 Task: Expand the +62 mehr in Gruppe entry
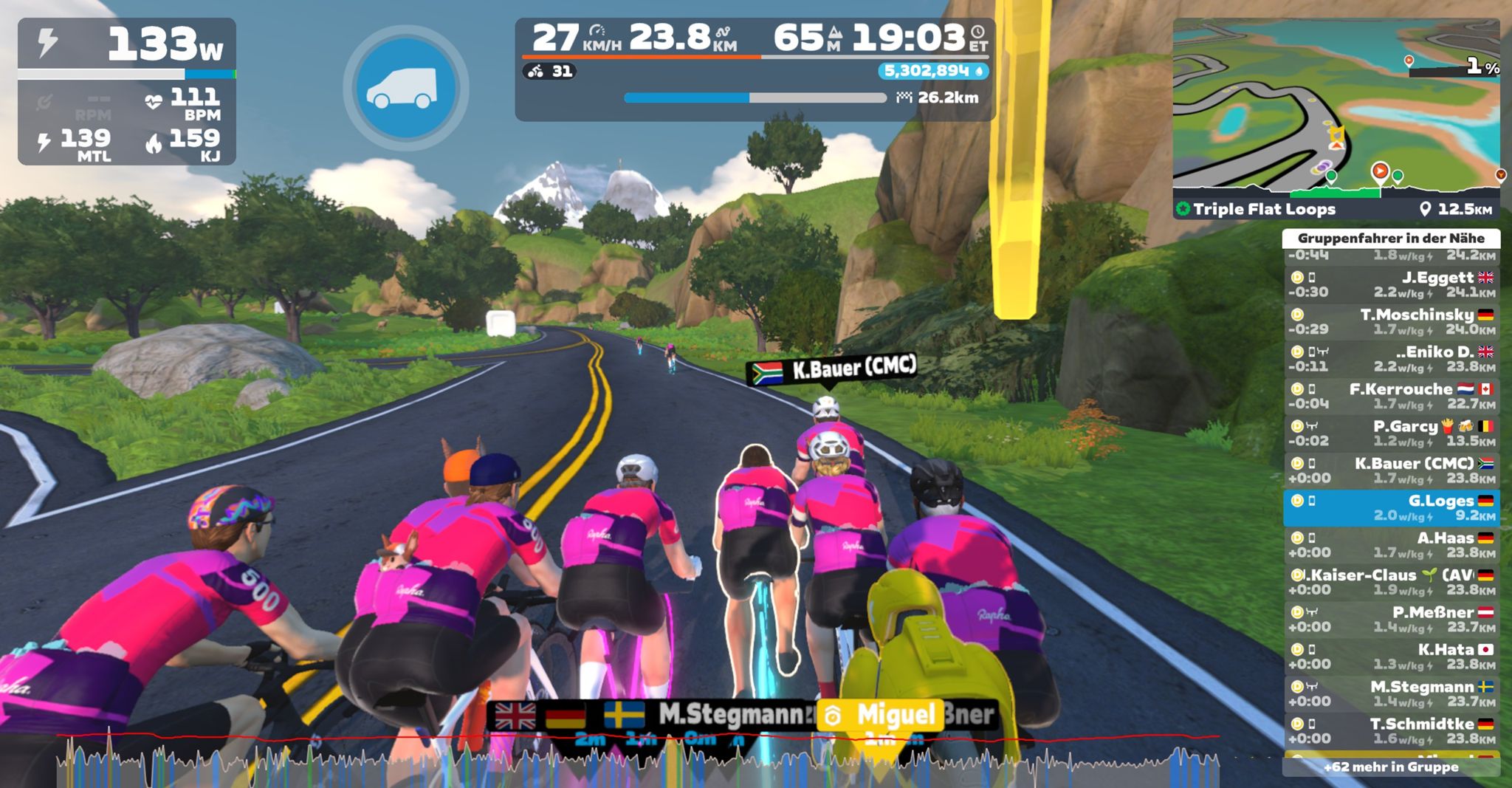(x=1391, y=767)
